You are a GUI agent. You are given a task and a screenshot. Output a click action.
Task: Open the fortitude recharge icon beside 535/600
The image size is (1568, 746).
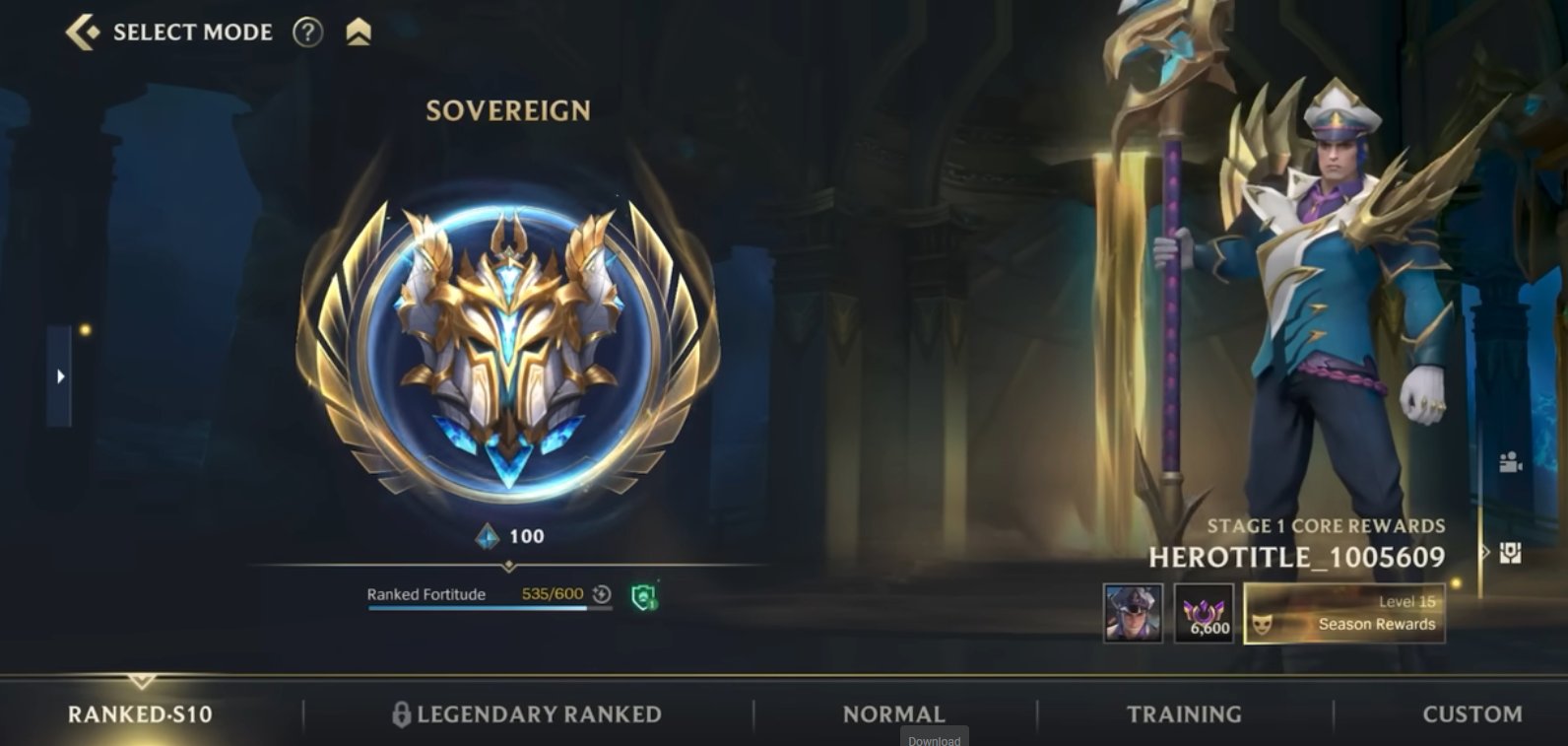[x=601, y=594]
